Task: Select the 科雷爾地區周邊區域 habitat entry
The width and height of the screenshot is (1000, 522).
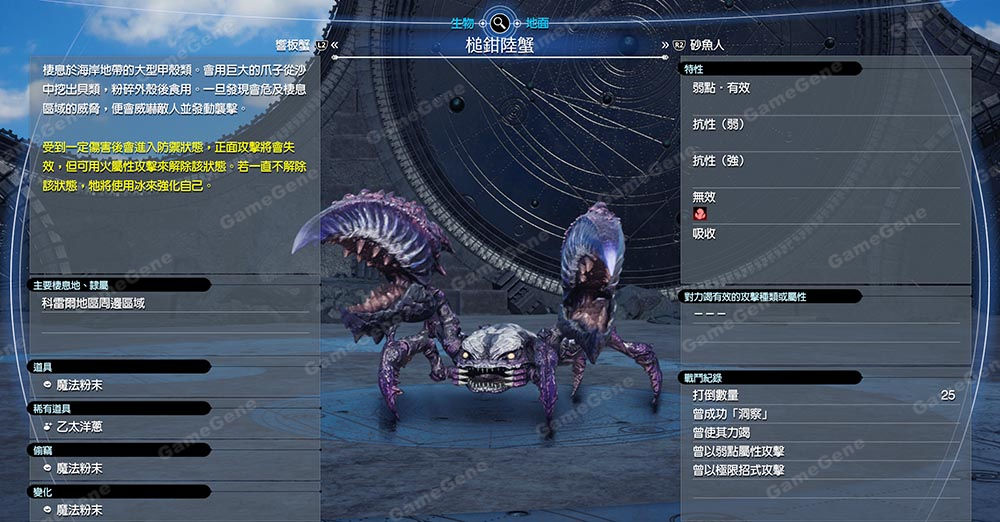Action: click(93, 303)
